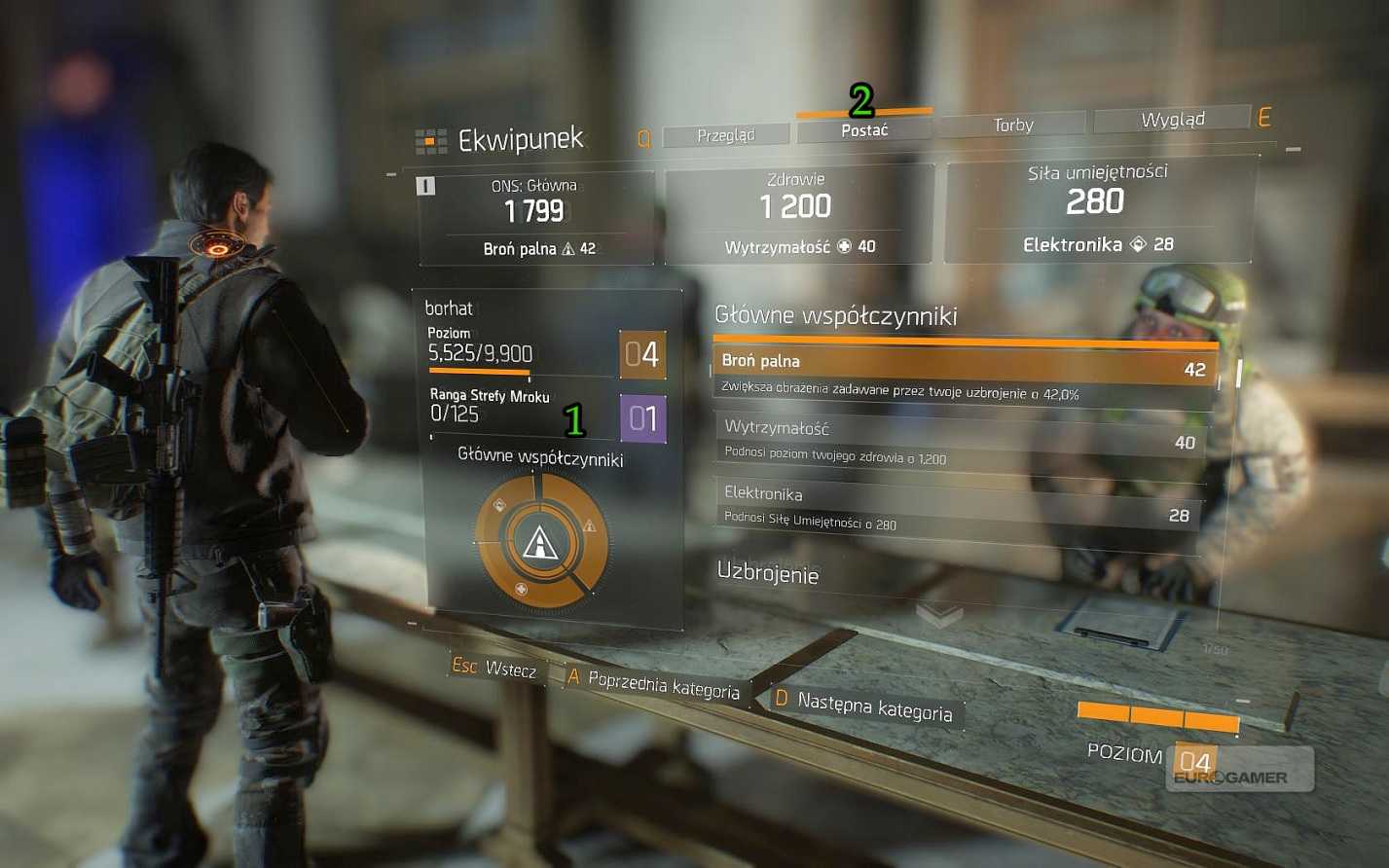Select the Elektronika stat row

pyautogui.click(x=959, y=505)
